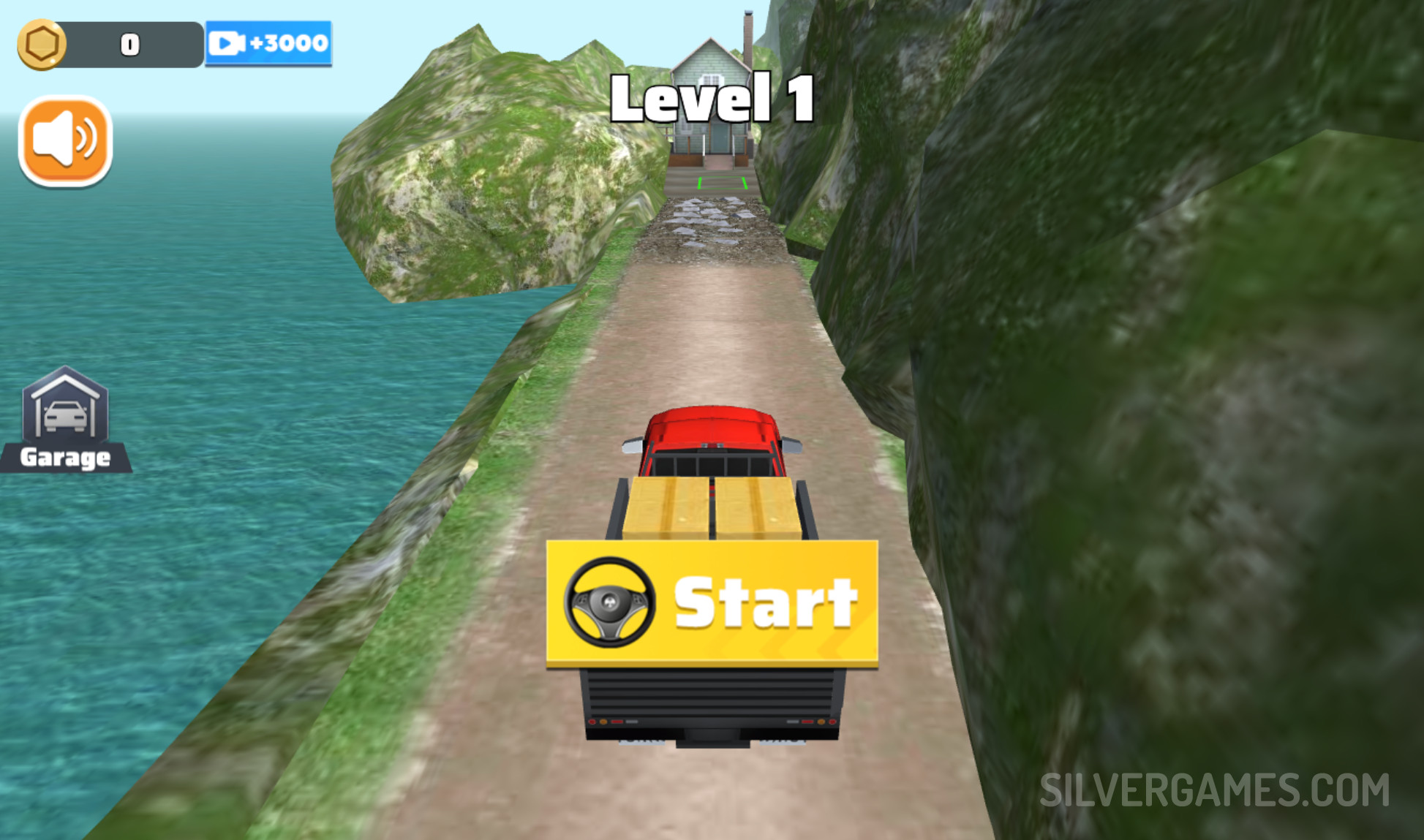Viewport: 1424px width, 840px height.
Task: Open the Garage
Action: (x=65, y=420)
